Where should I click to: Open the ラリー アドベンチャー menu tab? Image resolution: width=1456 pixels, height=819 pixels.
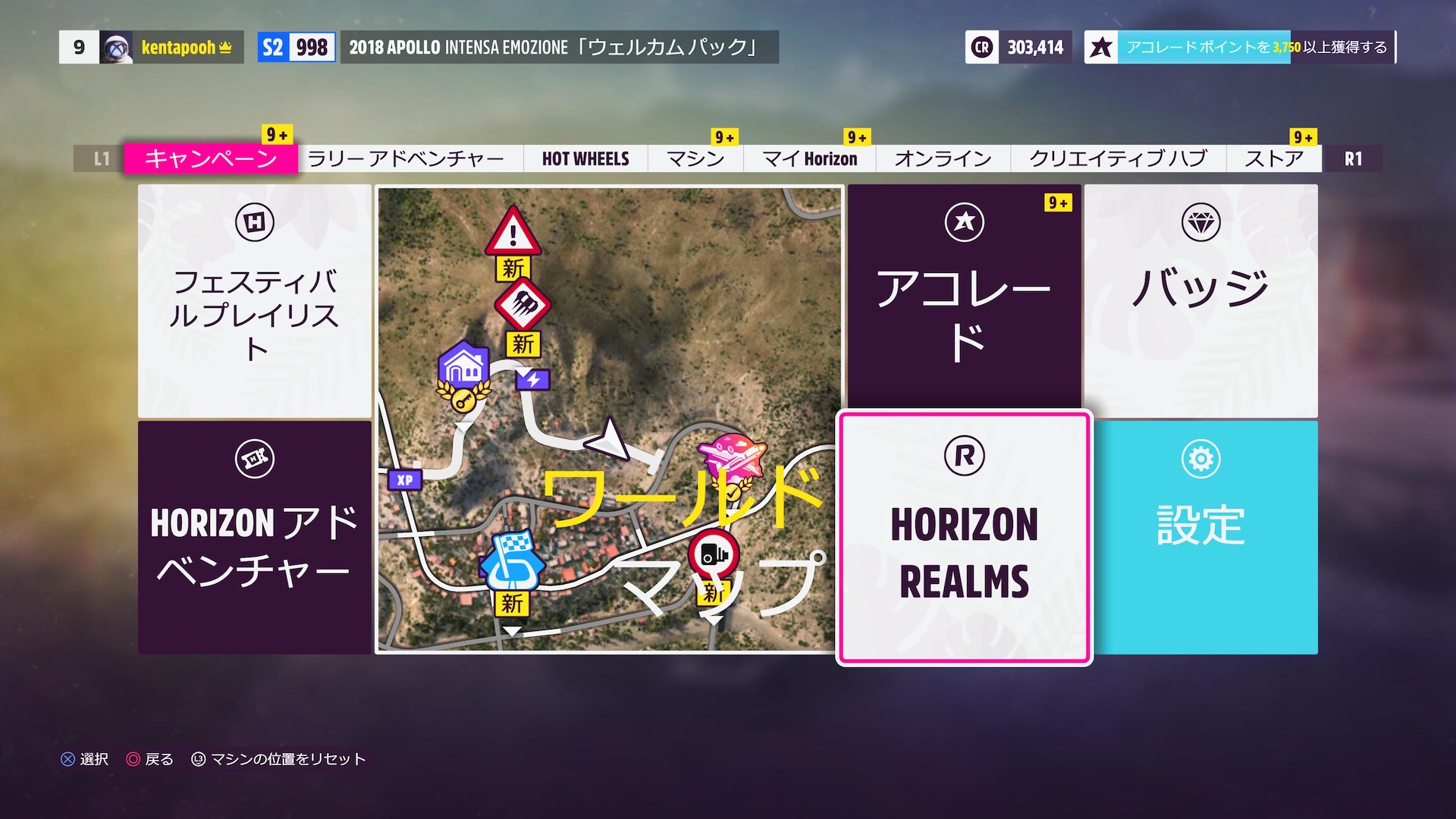tap(406, 158)
